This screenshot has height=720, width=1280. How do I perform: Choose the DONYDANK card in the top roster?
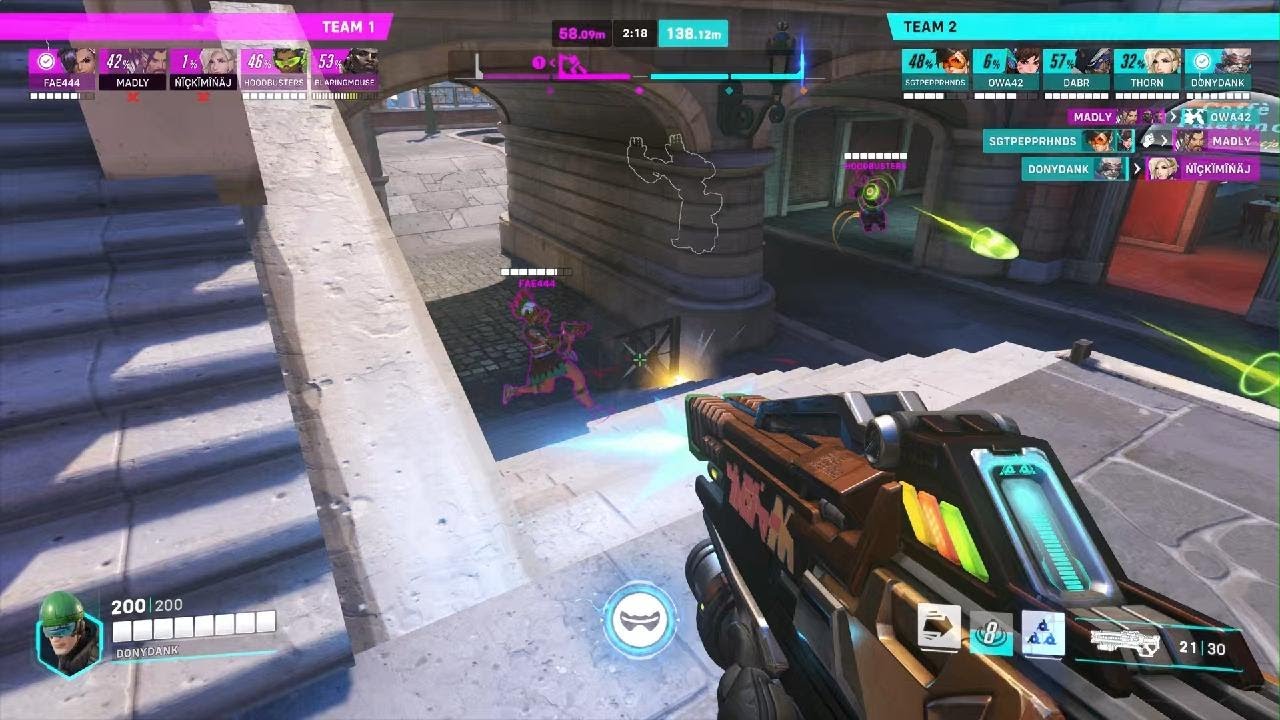click(1217, 69)
